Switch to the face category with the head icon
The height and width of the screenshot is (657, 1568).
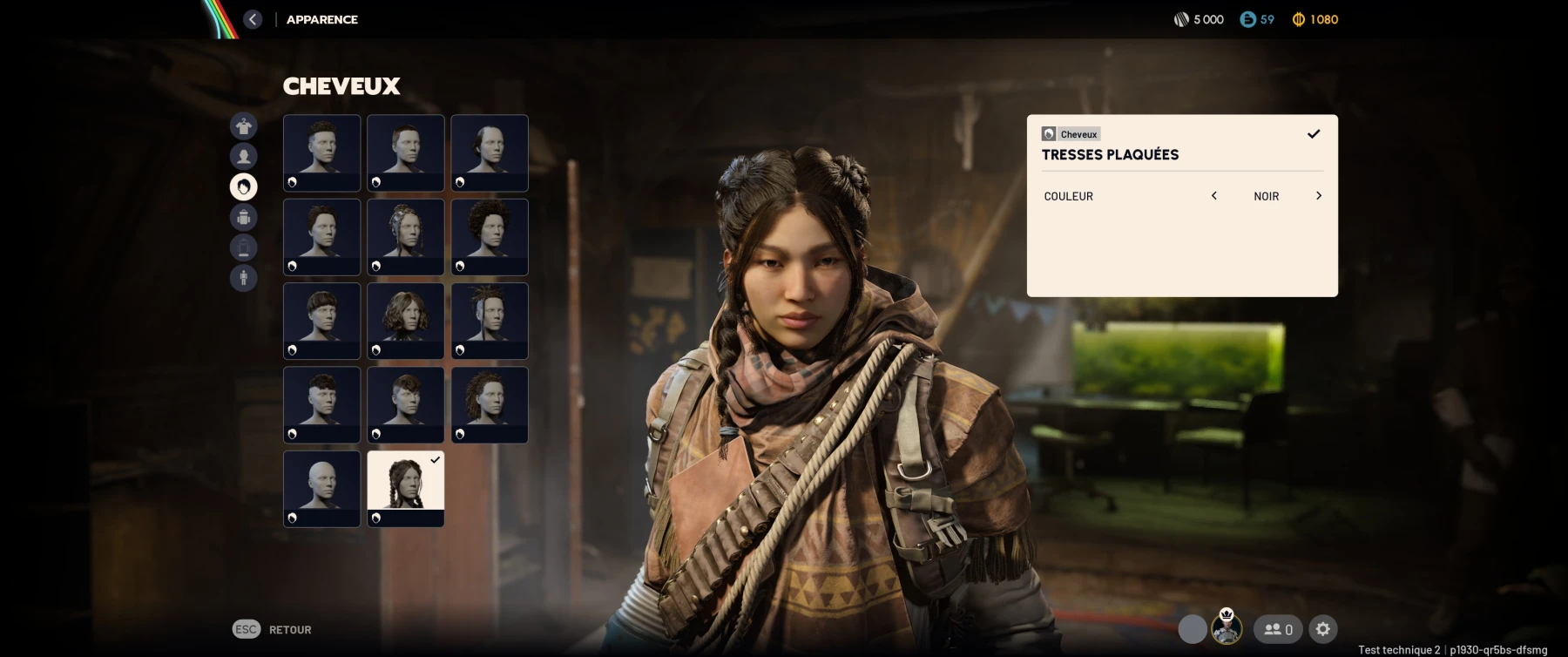coord(244,157)
